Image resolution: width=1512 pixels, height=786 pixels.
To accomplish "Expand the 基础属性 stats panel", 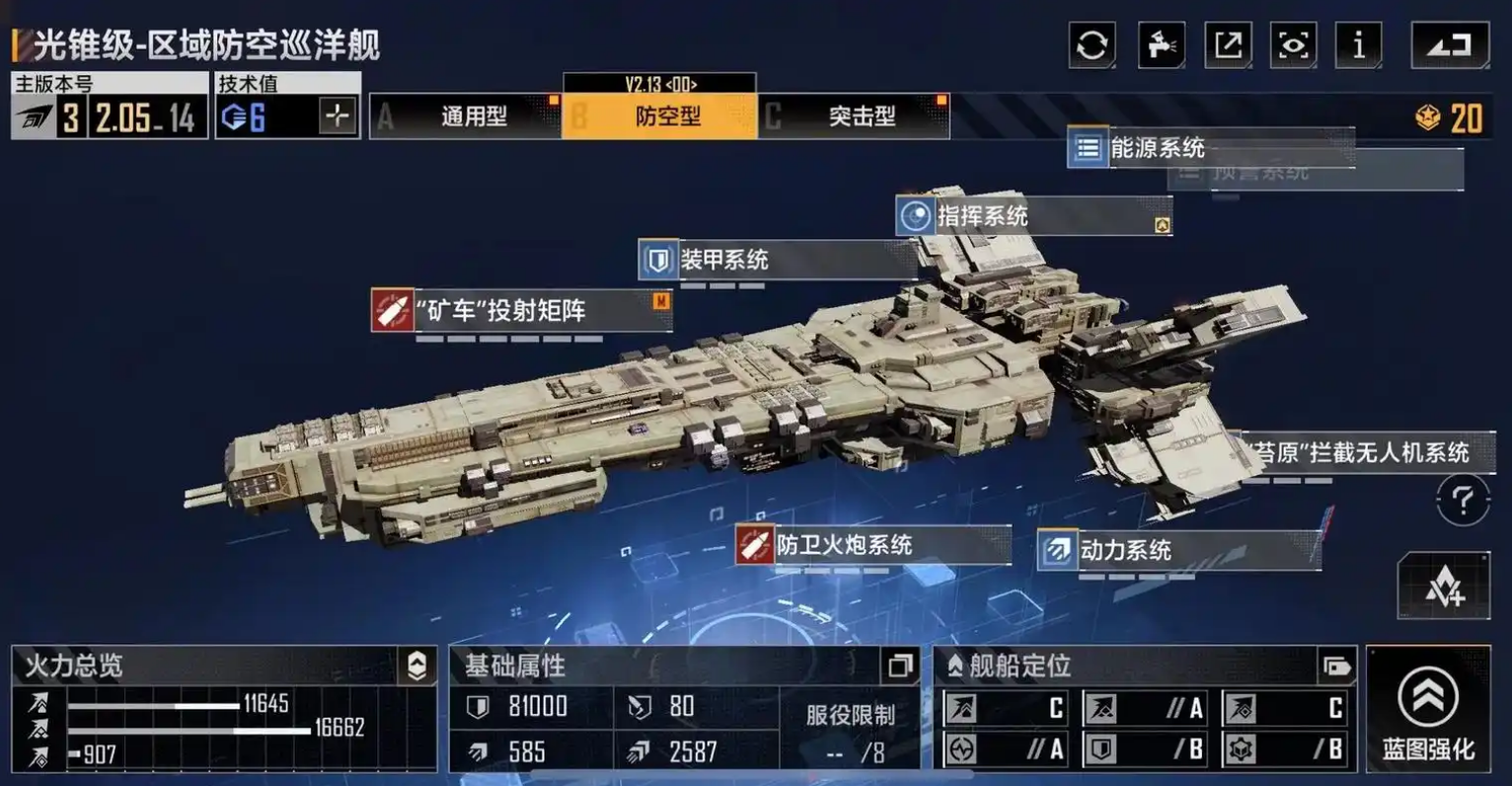I will point(899,667).
